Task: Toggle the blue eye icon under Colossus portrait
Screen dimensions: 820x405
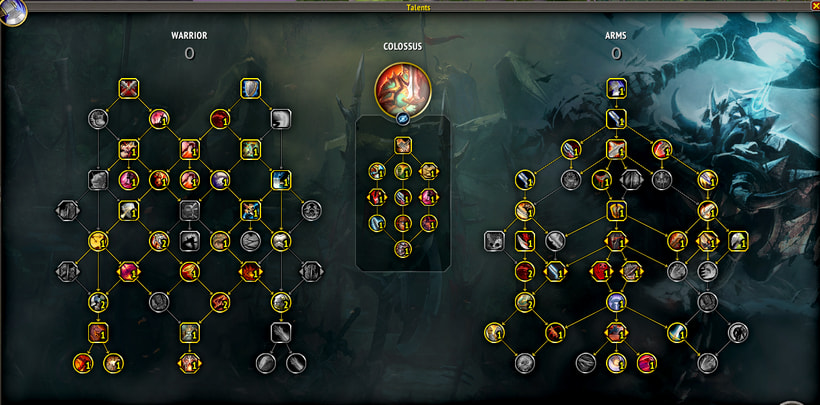Action: click(x=402, y=118)
